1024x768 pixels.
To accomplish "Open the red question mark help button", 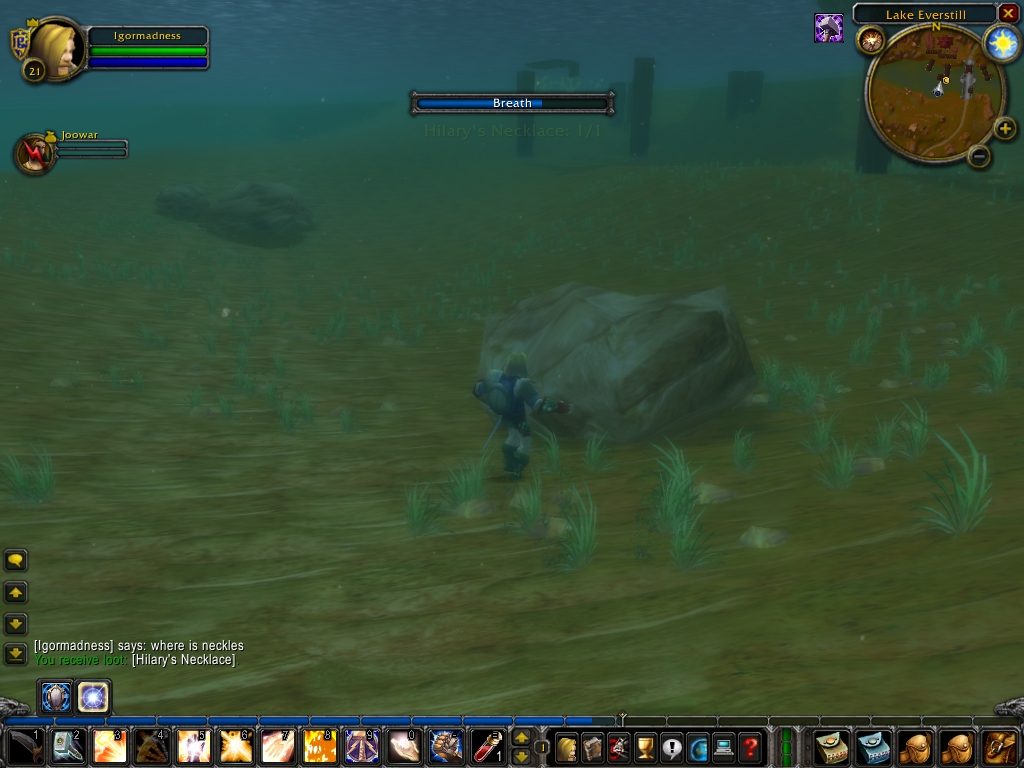I will pos(749,747).
